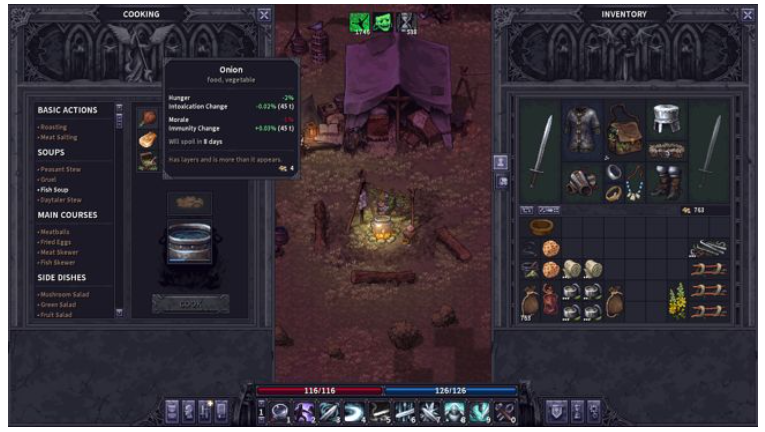
Task: Choose the Peasant Stew recipe
Action: coord(59,169)
